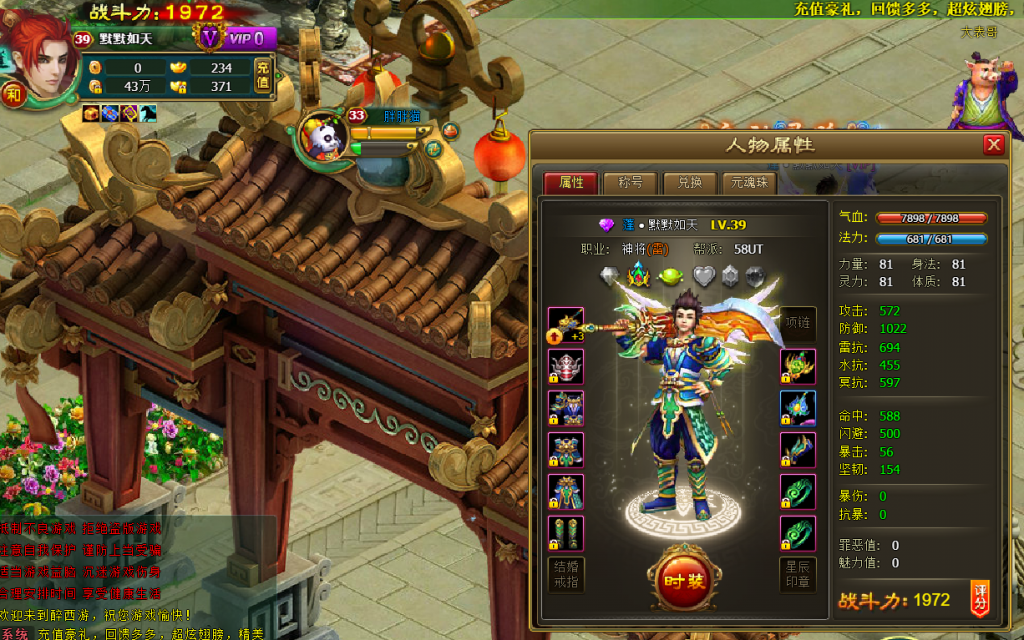
Task: Select the empty 项链 necklace slot
Action: pyautogui.click(x=798, y=324)
